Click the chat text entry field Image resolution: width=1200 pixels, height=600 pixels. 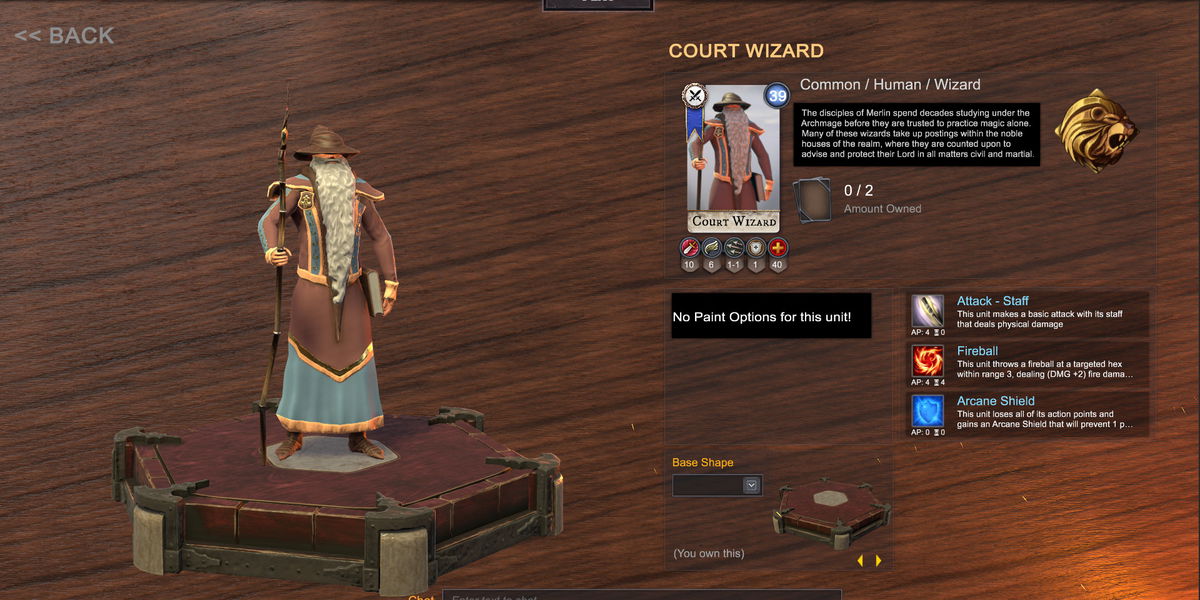[x=640, y=596]
